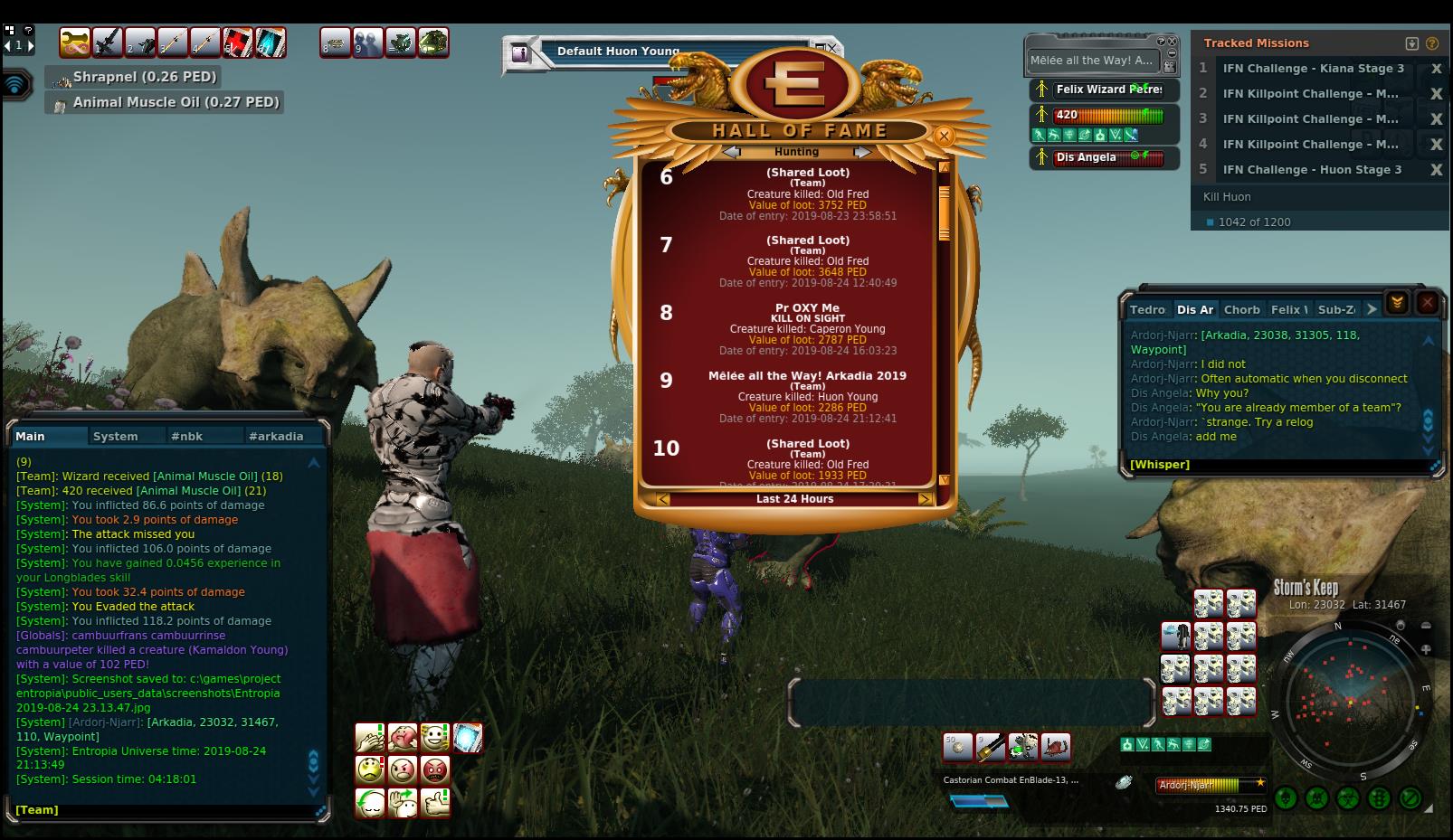Click the radar minimap
The image size is (1453, 840).
(x=1350, y=701)
